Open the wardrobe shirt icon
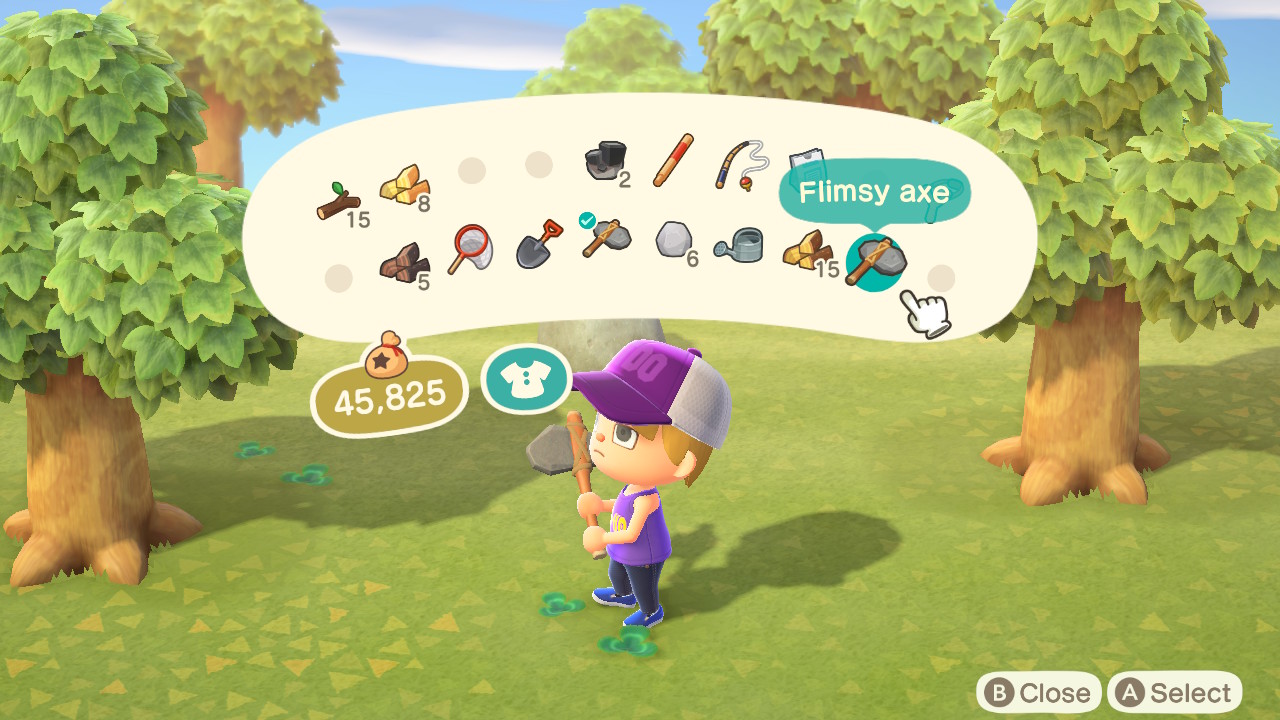Screen dimensions: 1280x720 click(x=527, y=379)
